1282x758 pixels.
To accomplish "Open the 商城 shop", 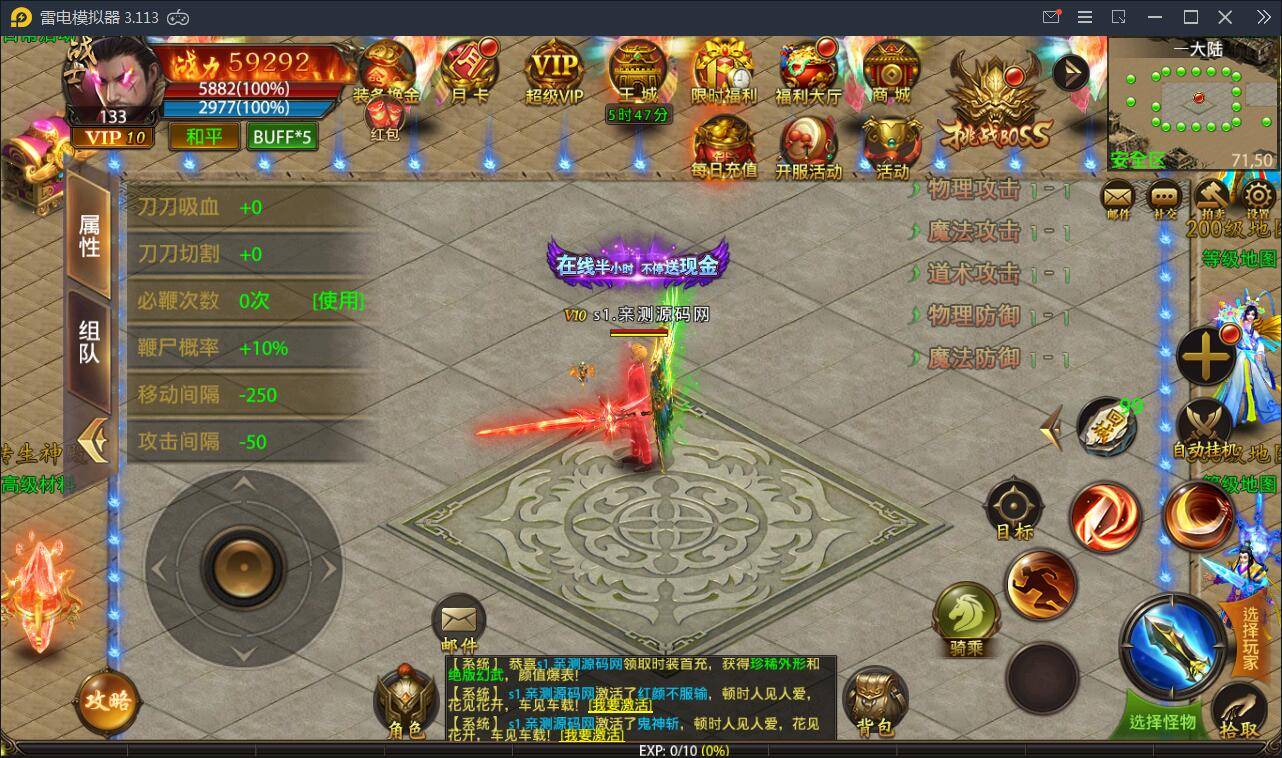I will [890, 72].
